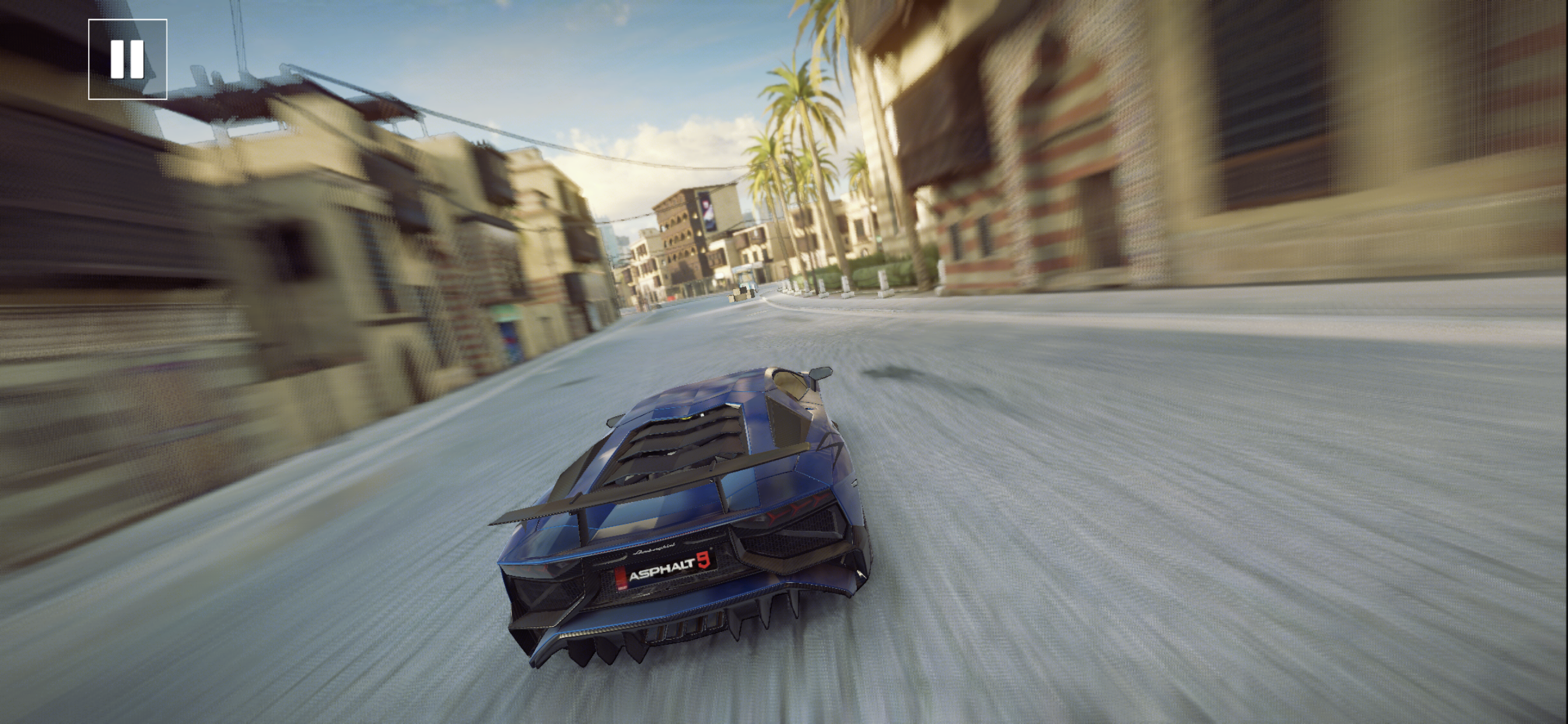Pause the race with the pause button
Viewport: 1568px width, 724px height.
127,59
